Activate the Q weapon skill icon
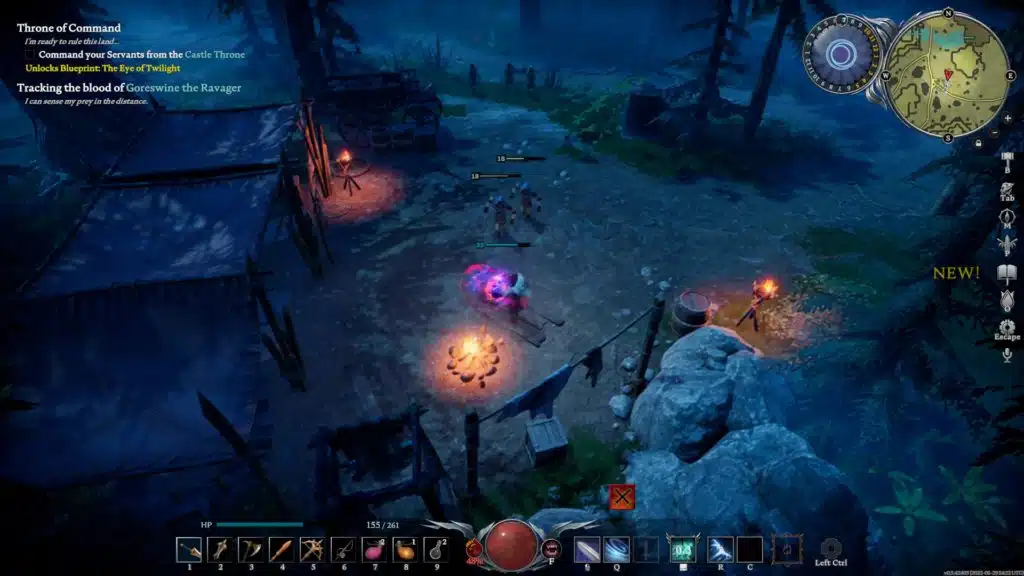 click(617, 549)
